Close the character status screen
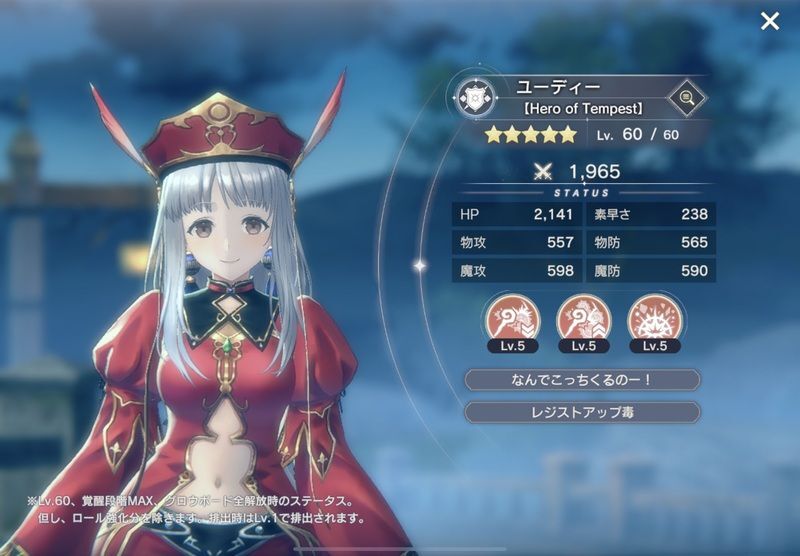The image size is (800, 556). coord(769,21)
